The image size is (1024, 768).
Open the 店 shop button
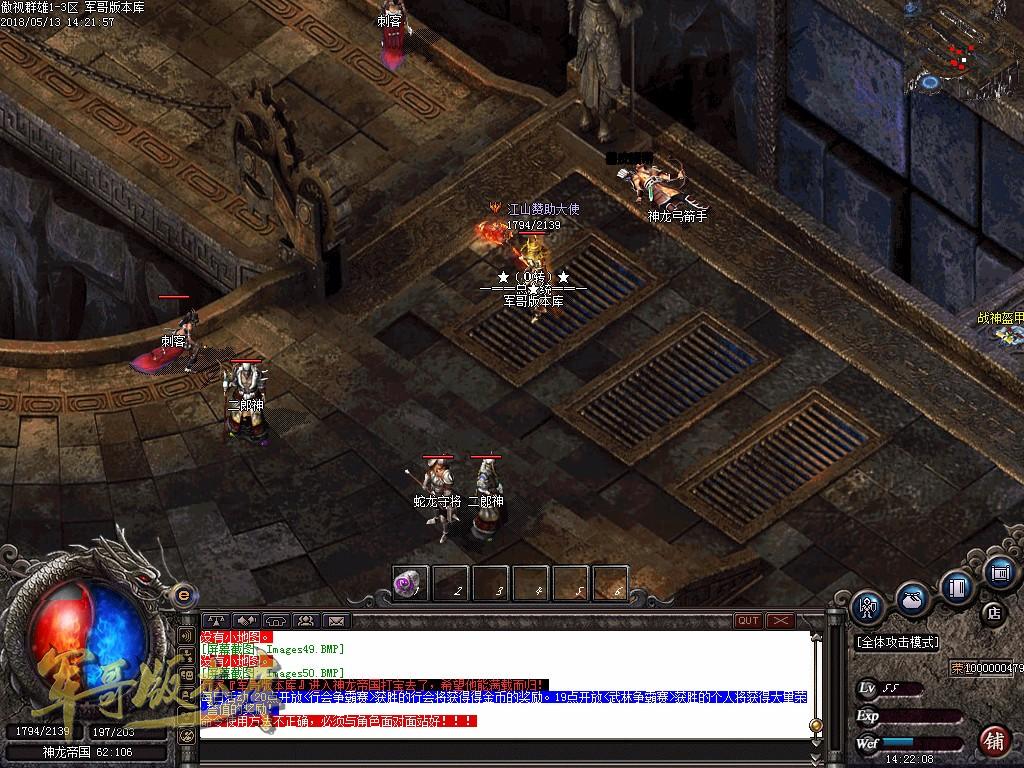(994, 612)
